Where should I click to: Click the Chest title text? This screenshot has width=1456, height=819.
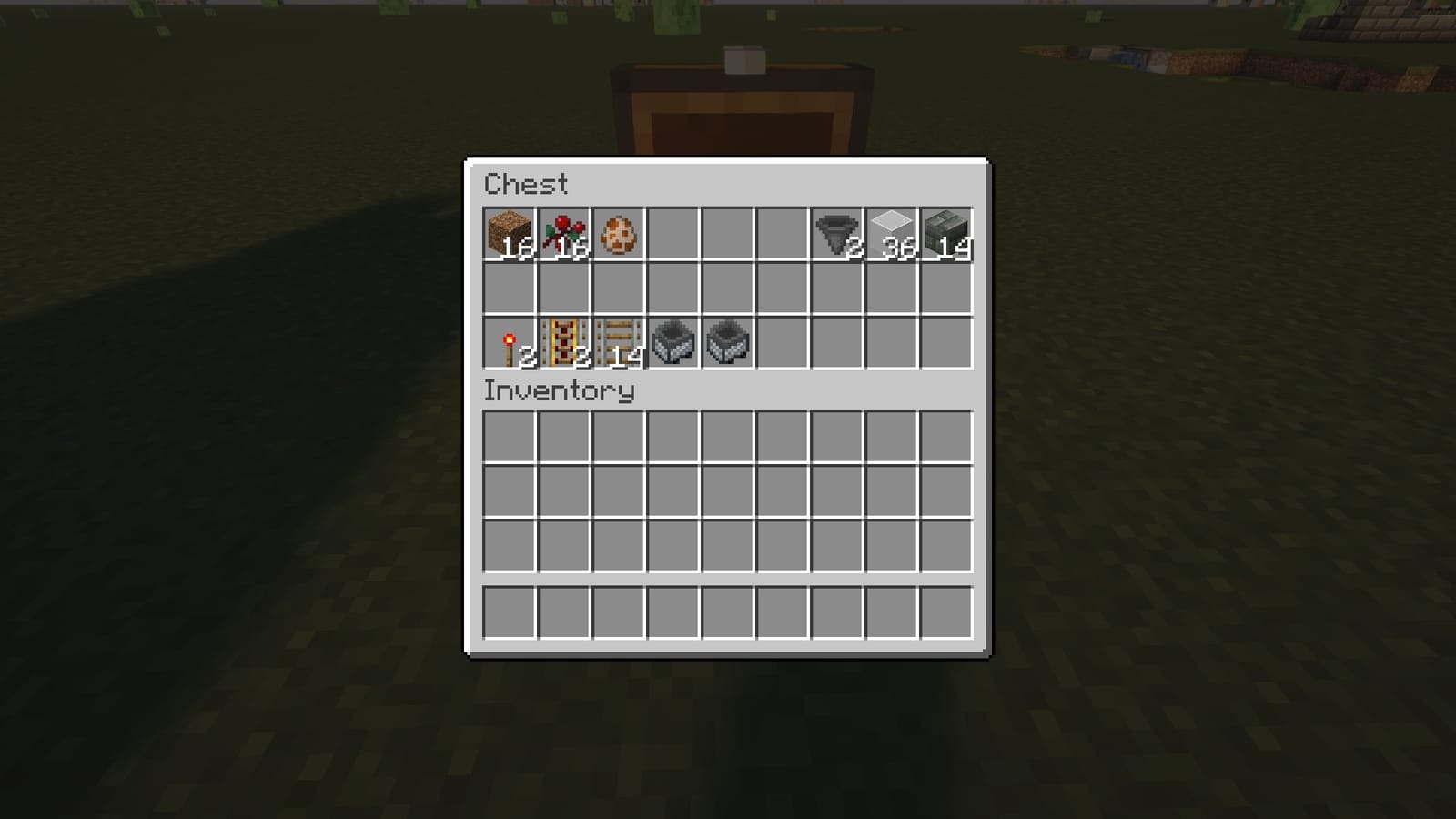[x=526, y=185]
